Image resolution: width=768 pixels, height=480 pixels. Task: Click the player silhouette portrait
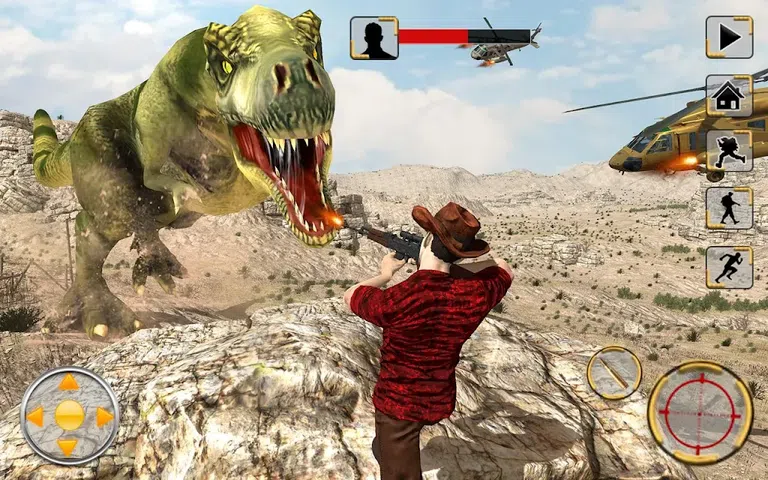pos(374,38)
